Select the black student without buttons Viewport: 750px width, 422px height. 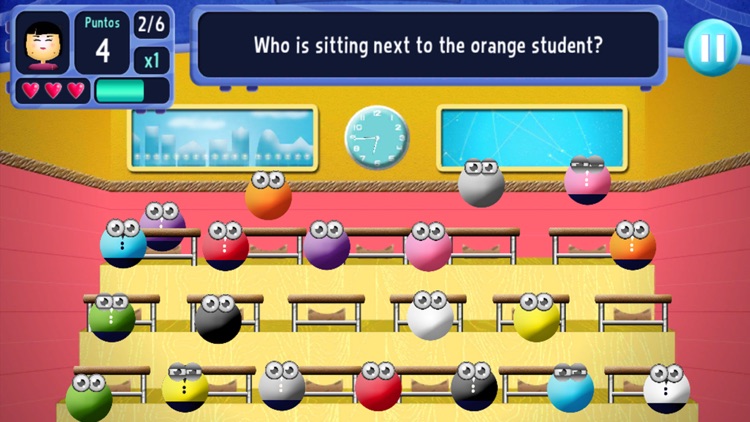218,320
